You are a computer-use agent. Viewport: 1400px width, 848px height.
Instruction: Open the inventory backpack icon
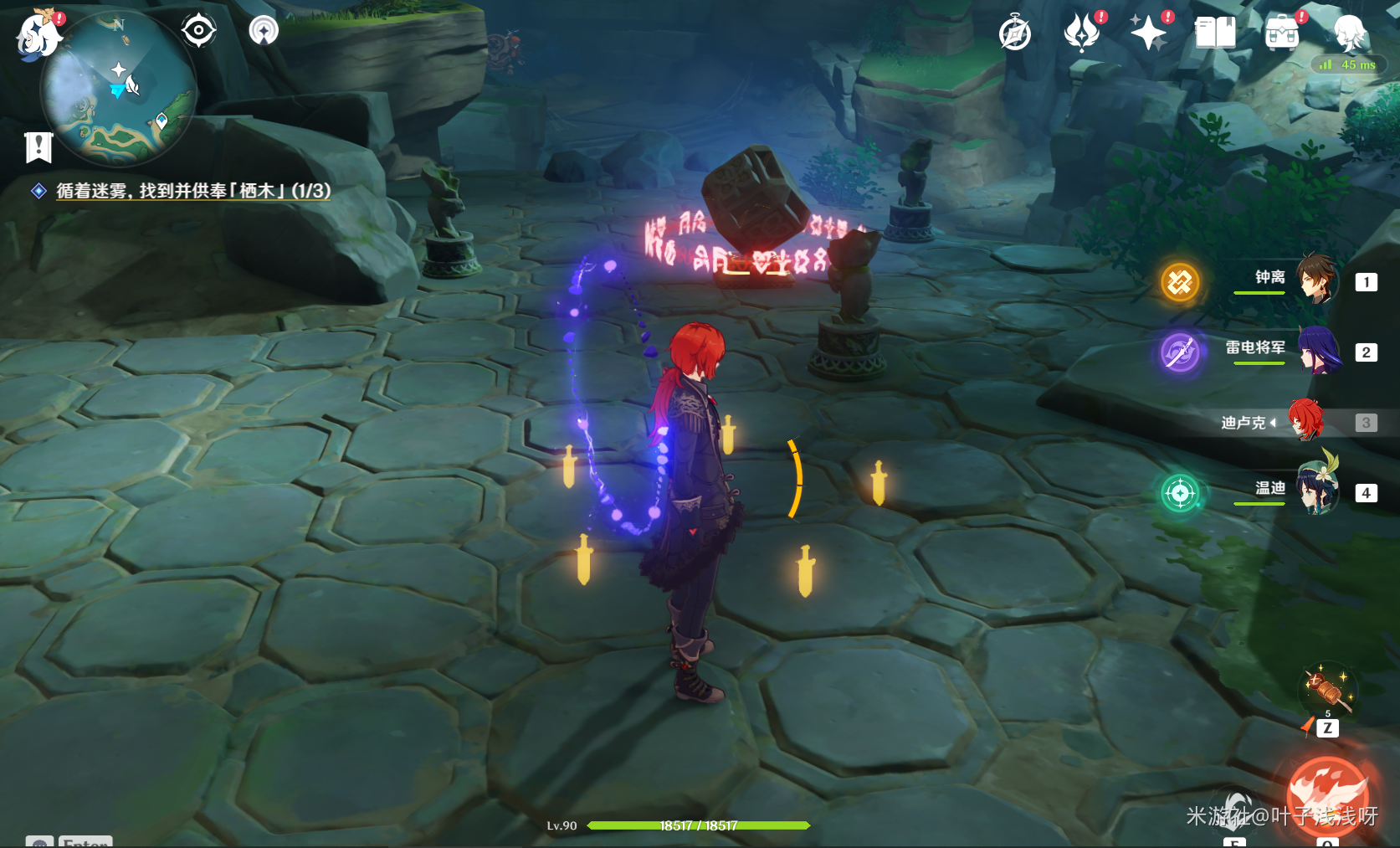(x=1282, y=33)
